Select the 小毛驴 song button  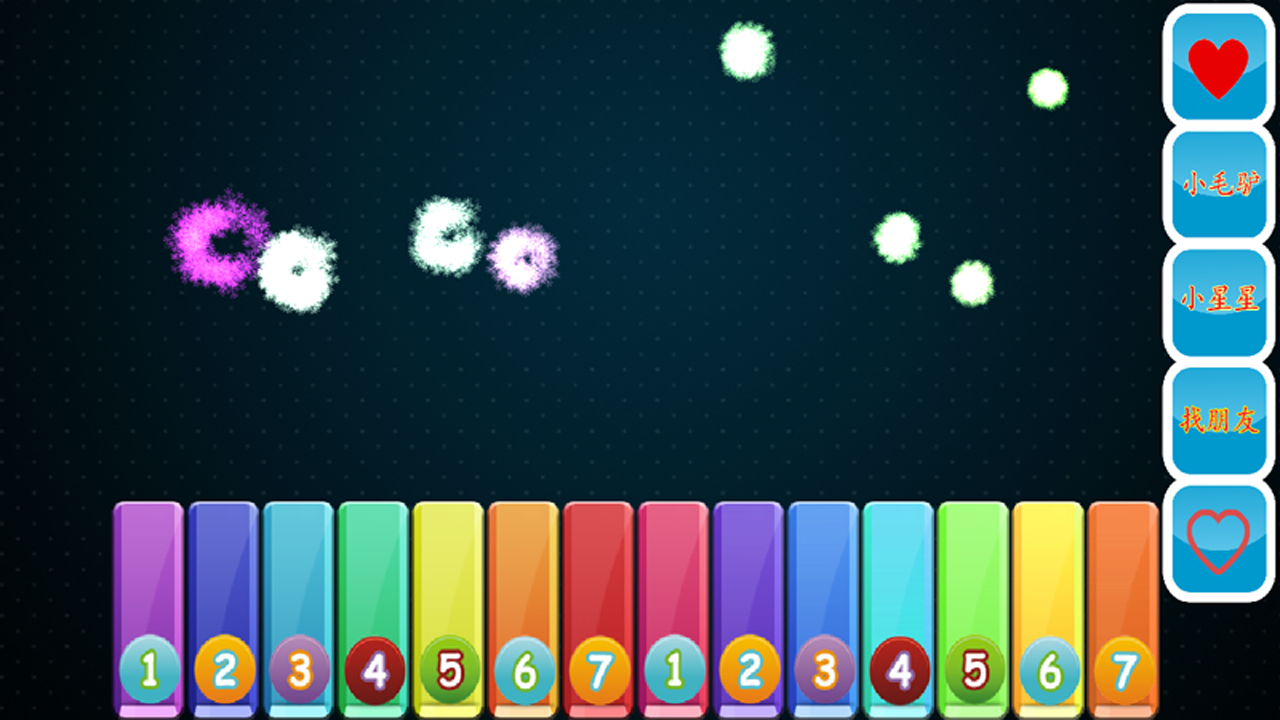1218,185
